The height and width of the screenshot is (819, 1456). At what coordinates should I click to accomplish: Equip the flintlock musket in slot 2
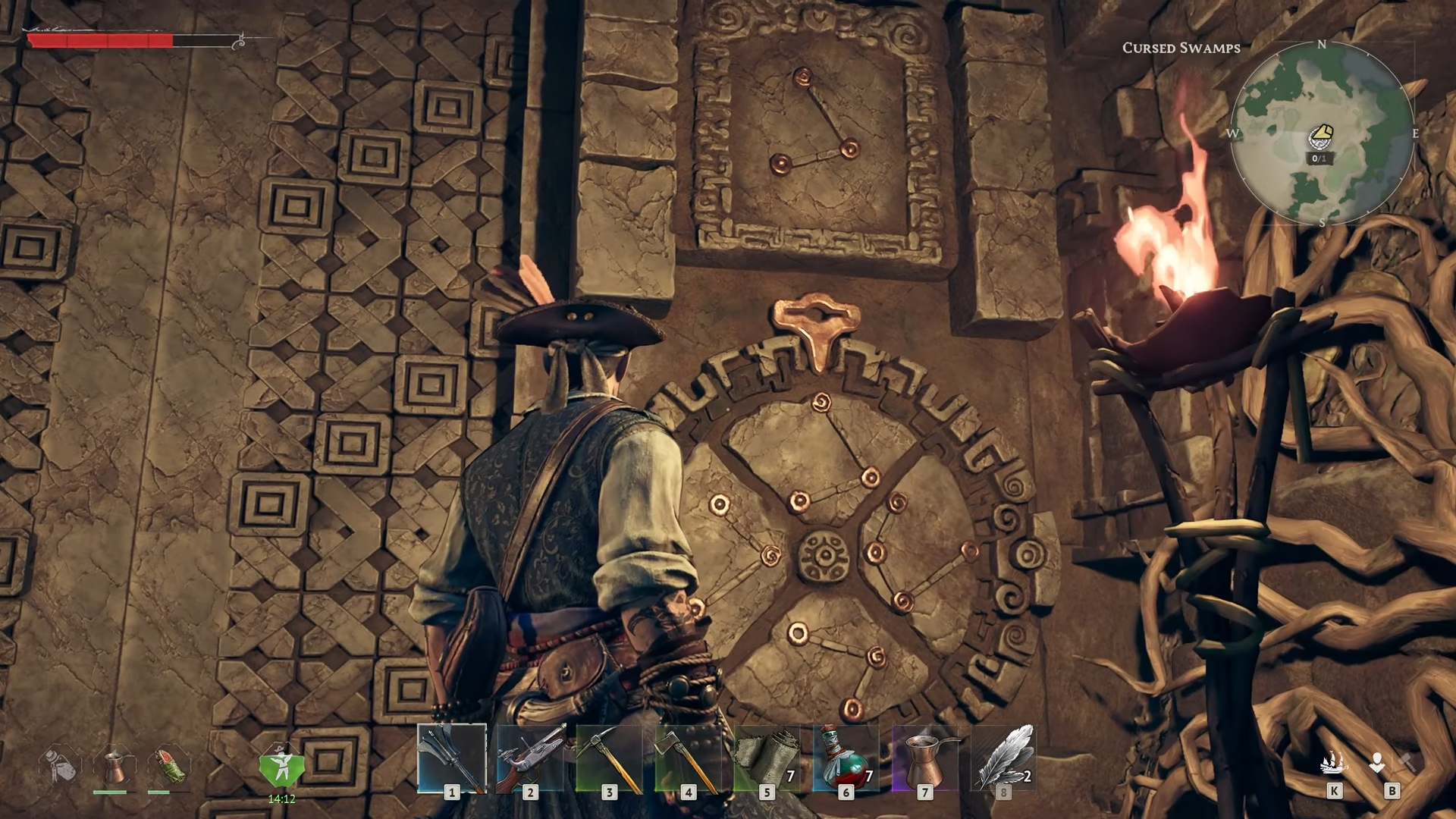coord(531,758)
